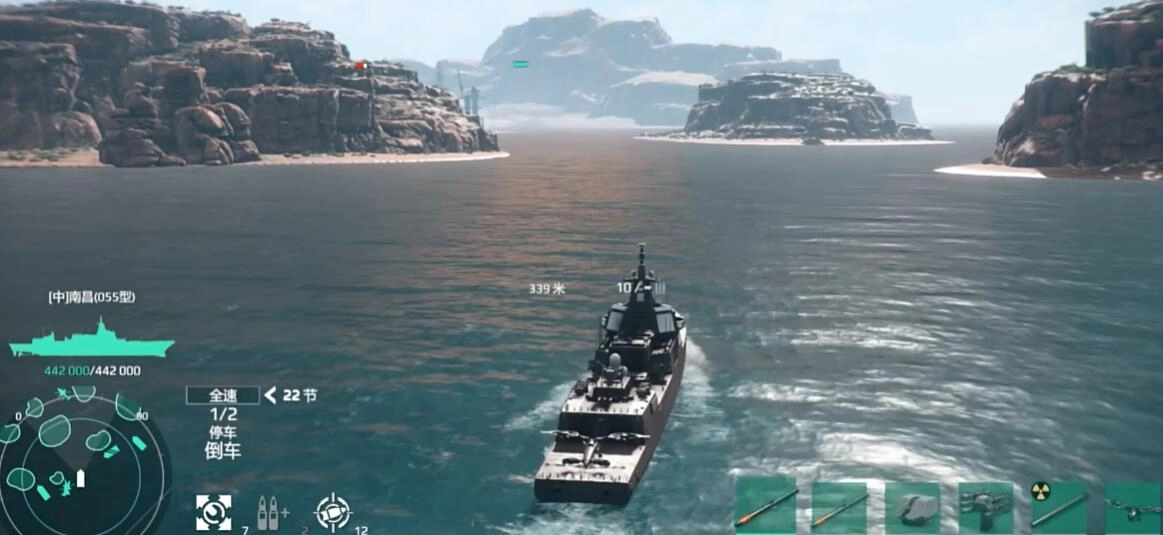Select the nuclear missile weapon slot
The image size is (1163, 535).
pyautogui.click(x=1059, y=508)
